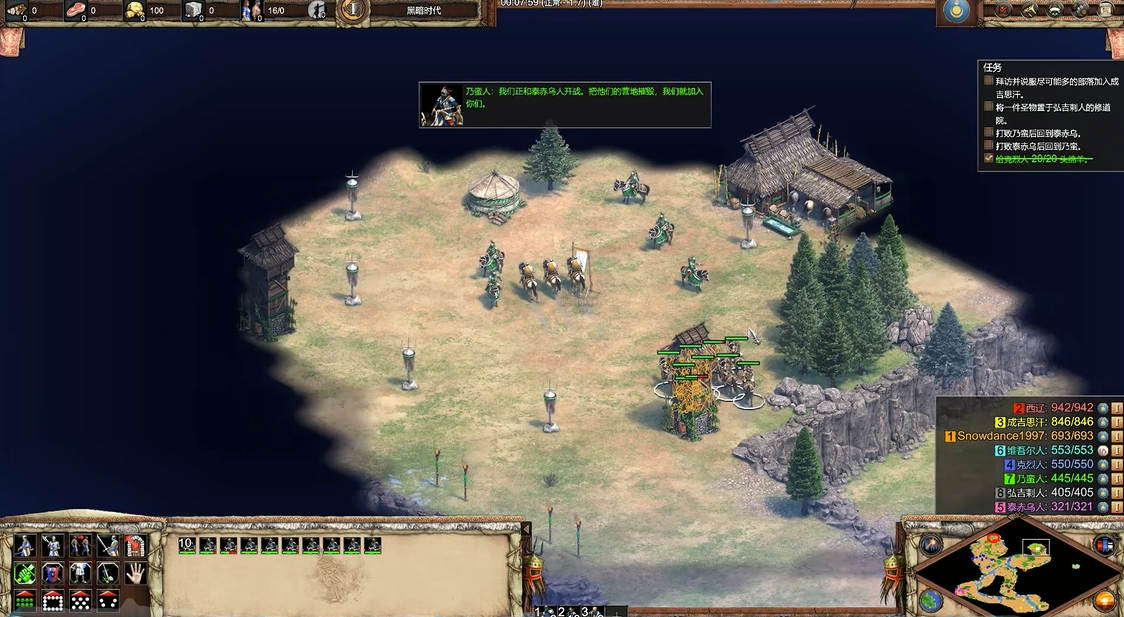Select the two-soldiers red arrow command
This screenshot has height=617, width=1124.
click(80, 546)
